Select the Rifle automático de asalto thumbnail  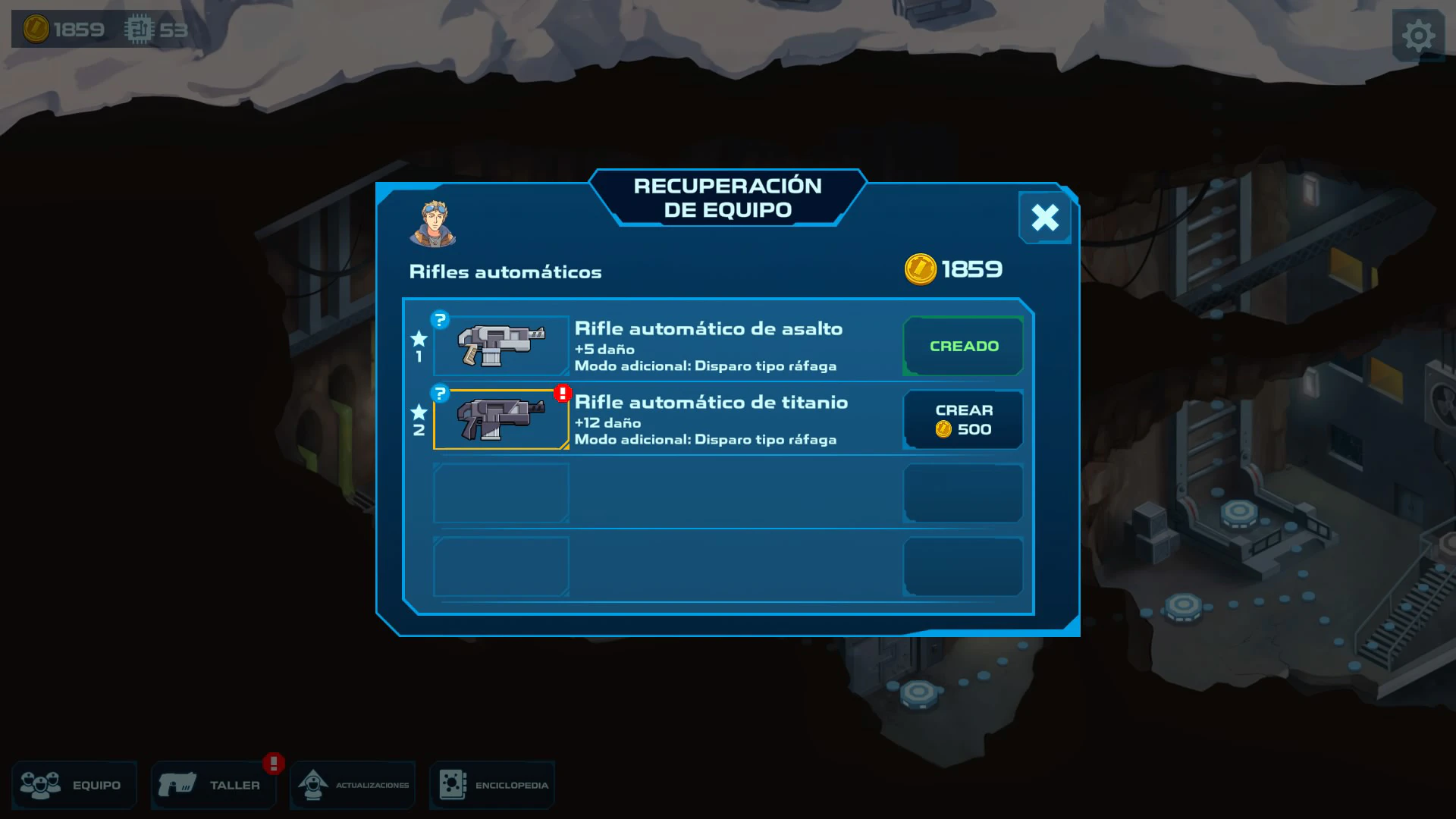(501, 346)
